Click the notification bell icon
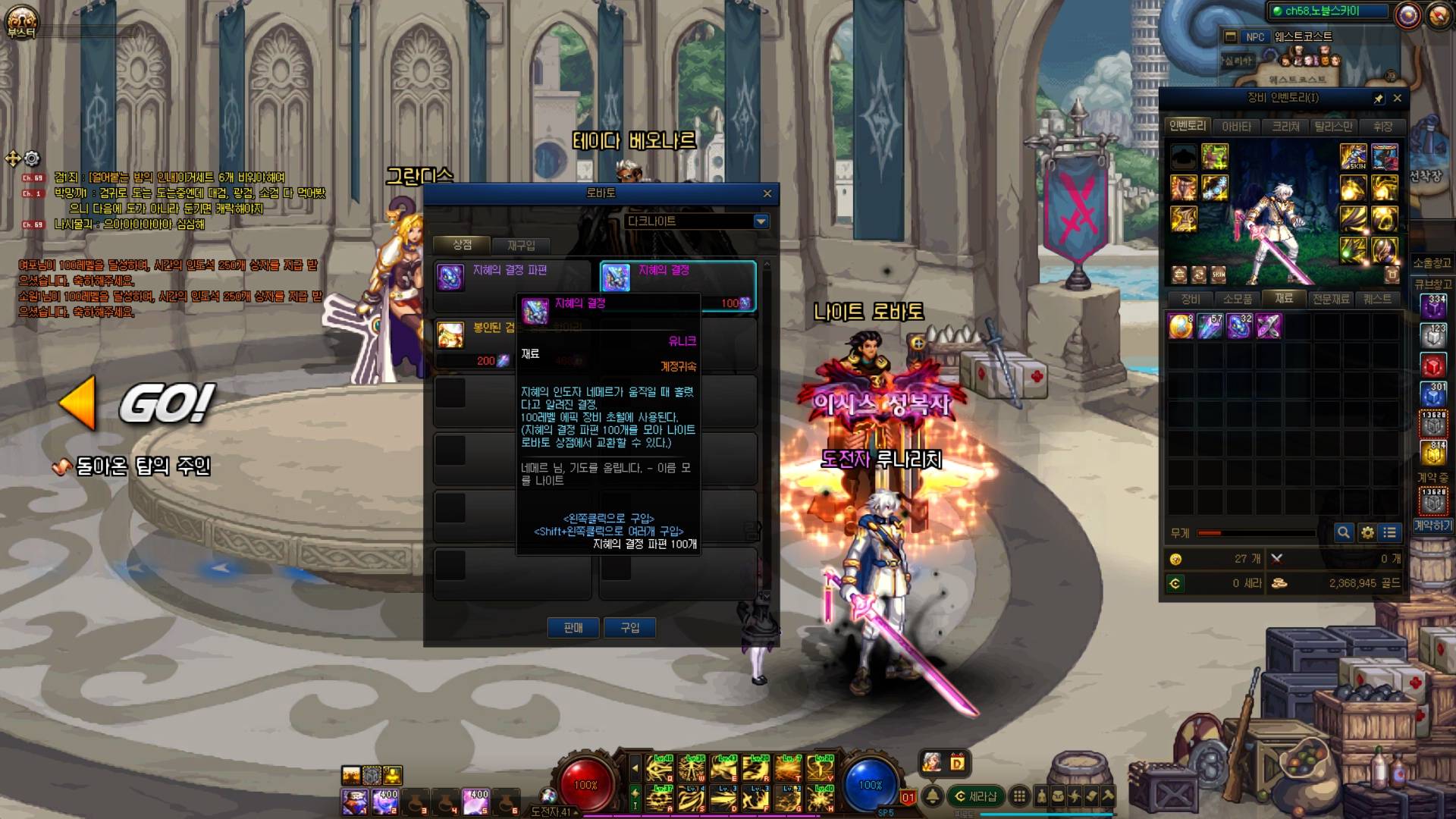Viewport: 1456px width, 819px height. pyautogui.click(x=933, y=796)
